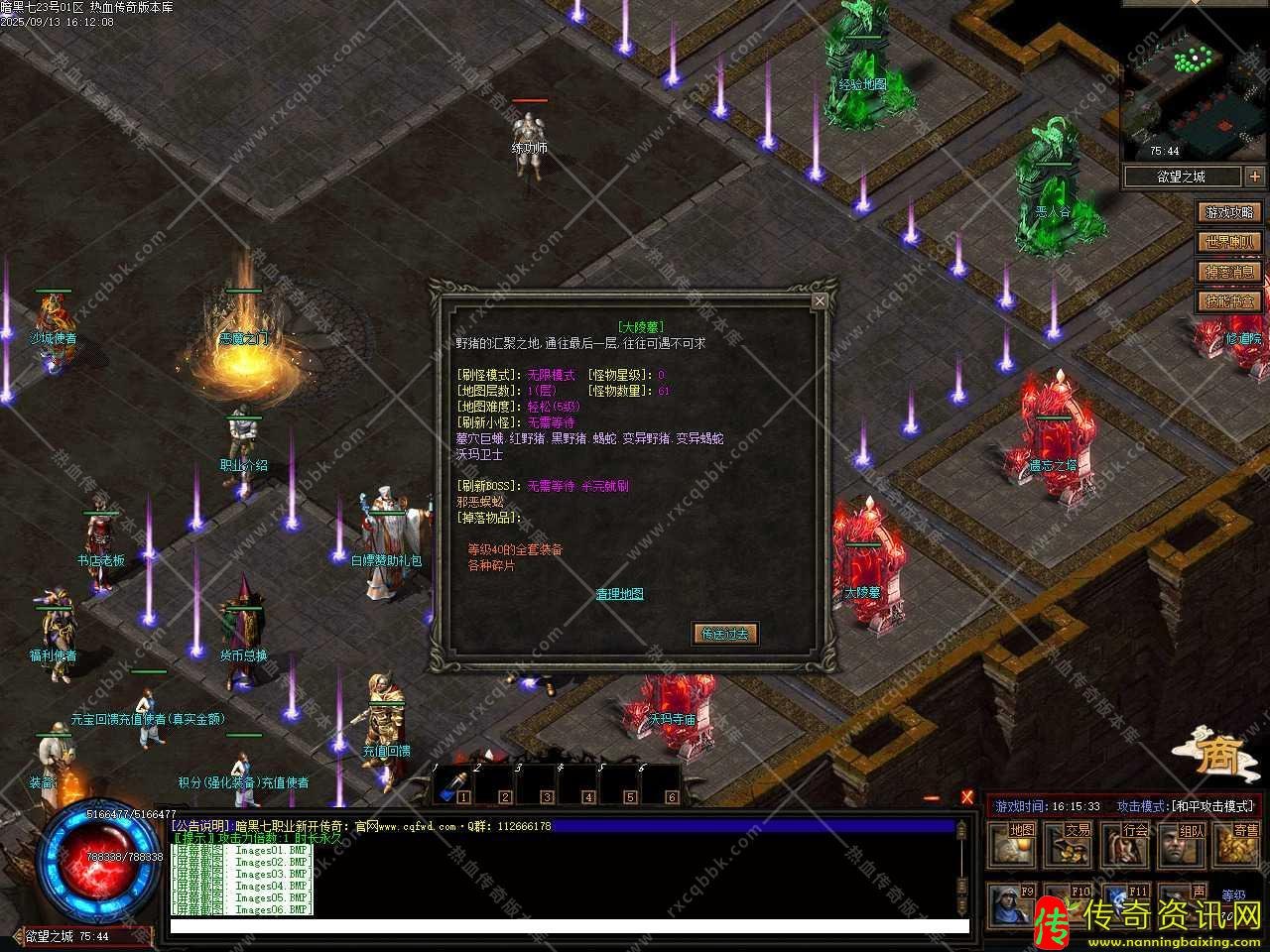Click the plus button beside 欲望之城
Image resolution: width=1270 pixels, height=952 pixels.
(x=1255, y=177)
